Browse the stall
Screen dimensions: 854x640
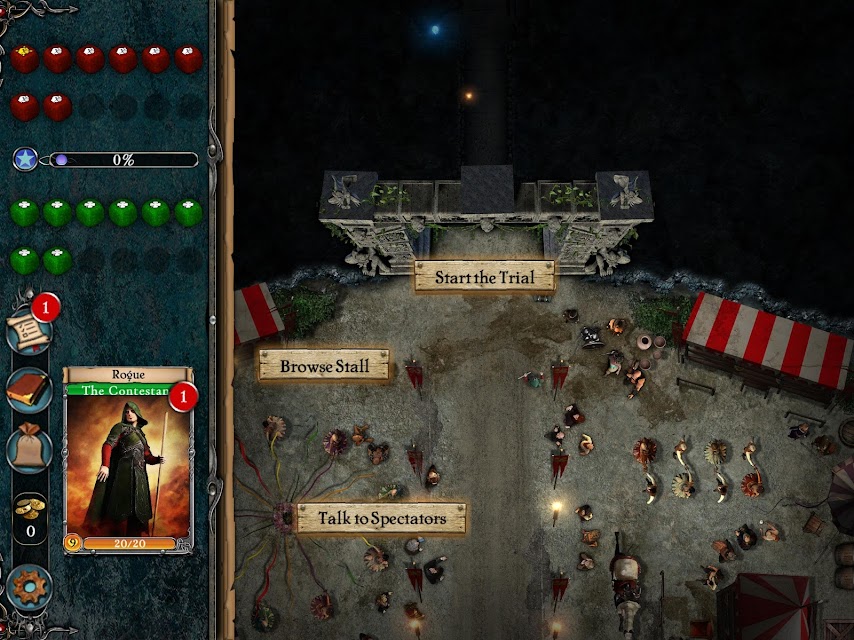pyautogui.click(x=324, y=366)
